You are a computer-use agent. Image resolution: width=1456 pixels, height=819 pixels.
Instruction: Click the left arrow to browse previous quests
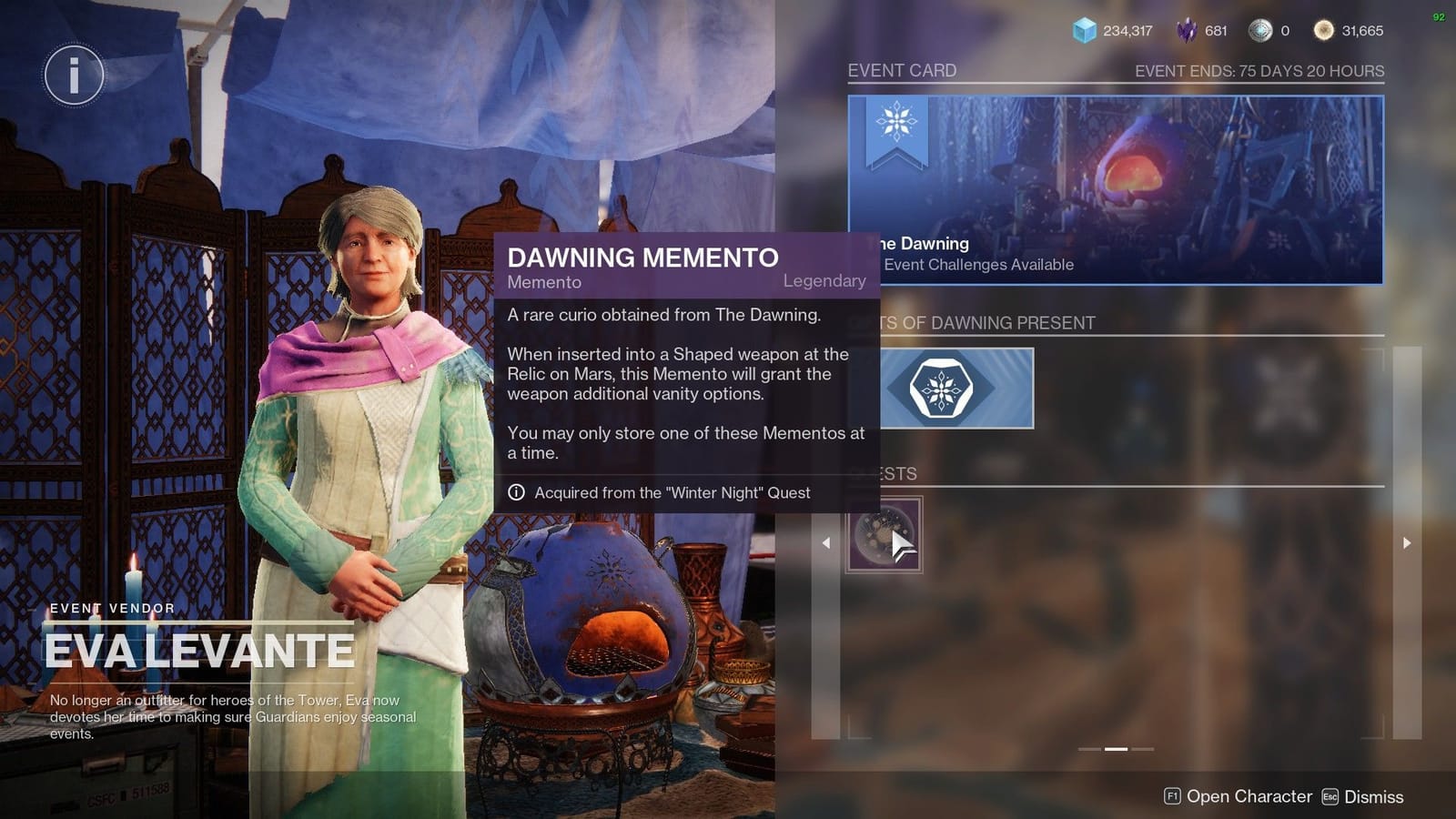(825, 542)
